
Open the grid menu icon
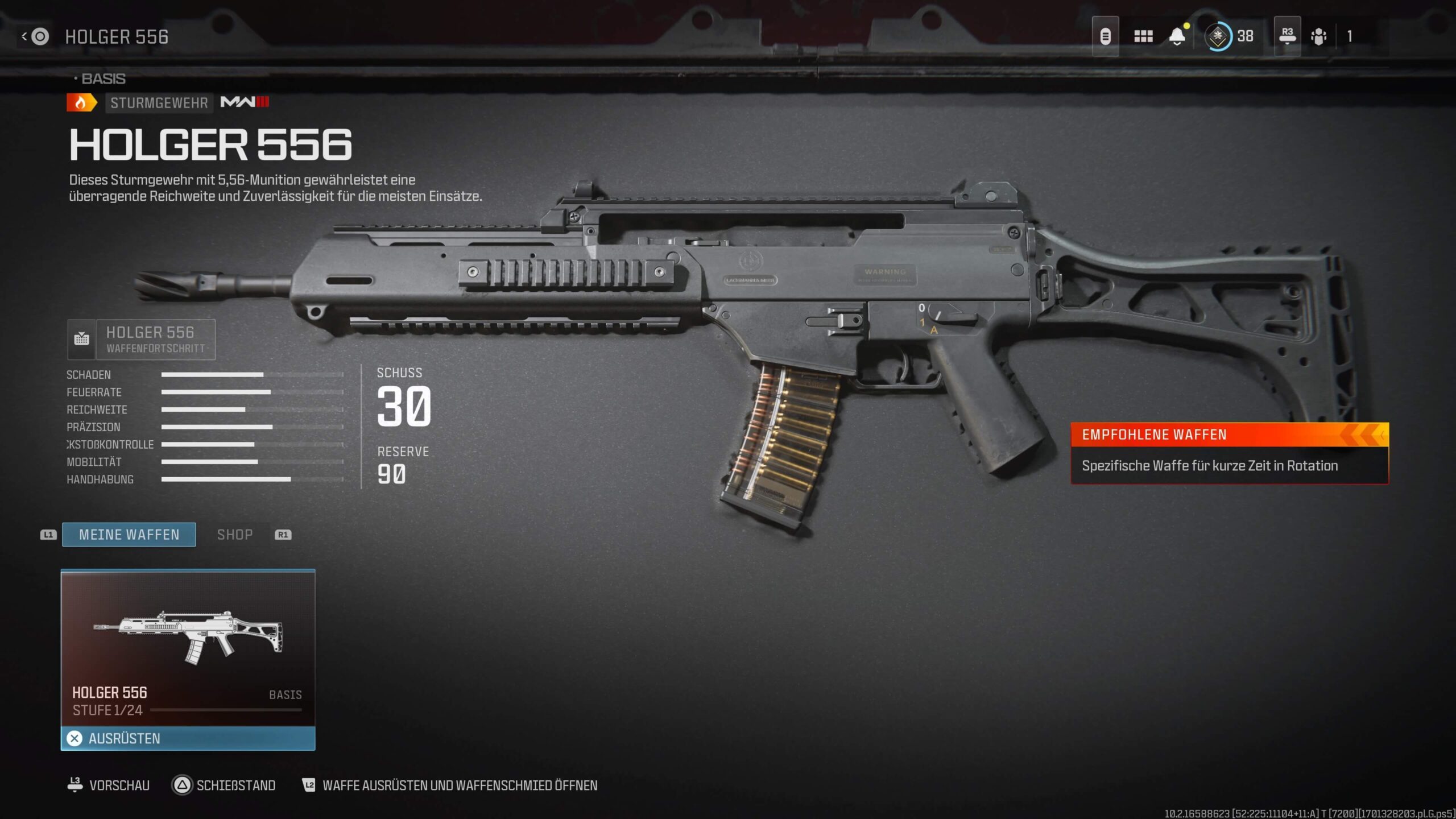(1143, 37)
